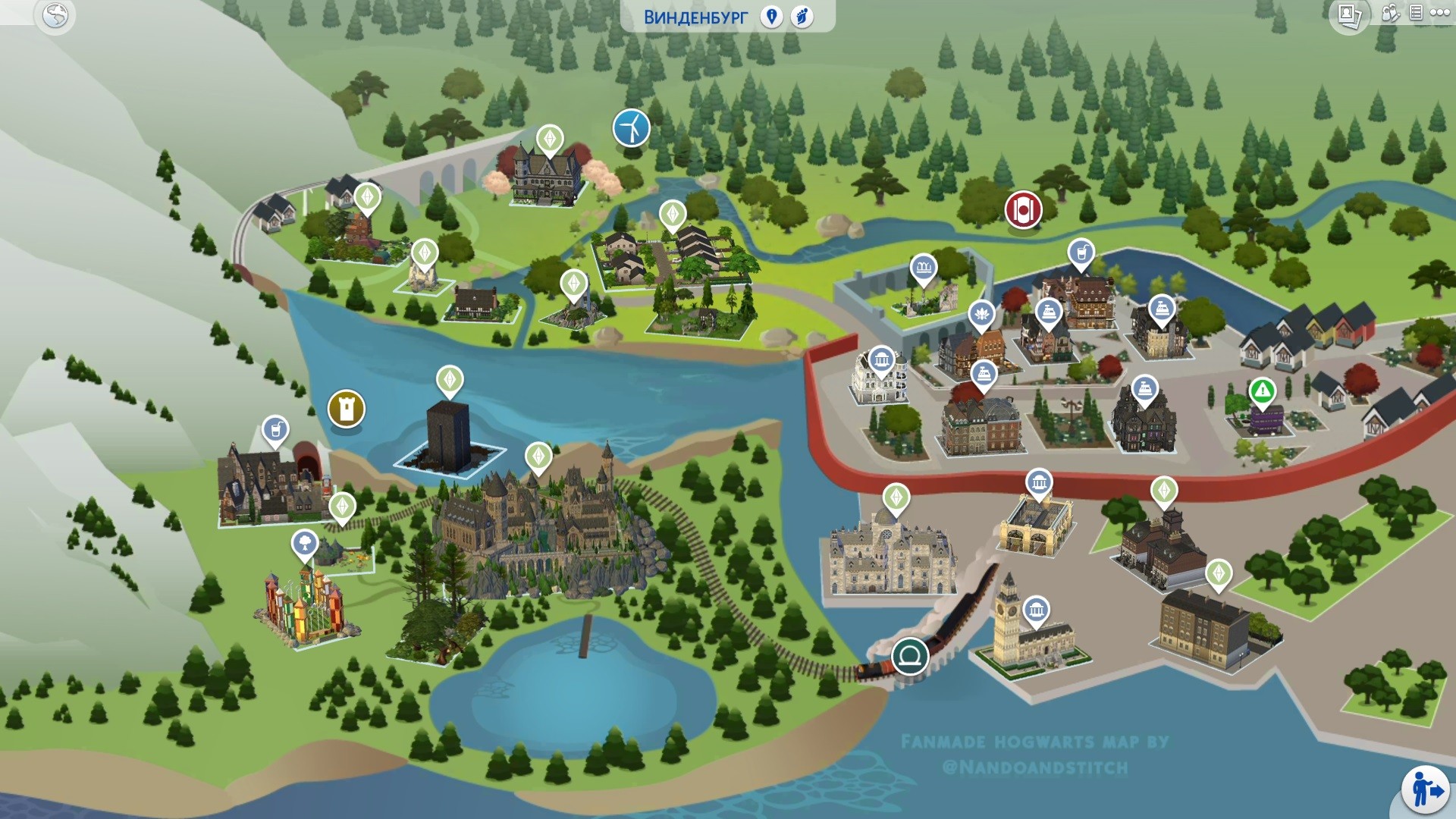Open the world selection globe button
Screen dimensions: 1456x819
[55, 15]
